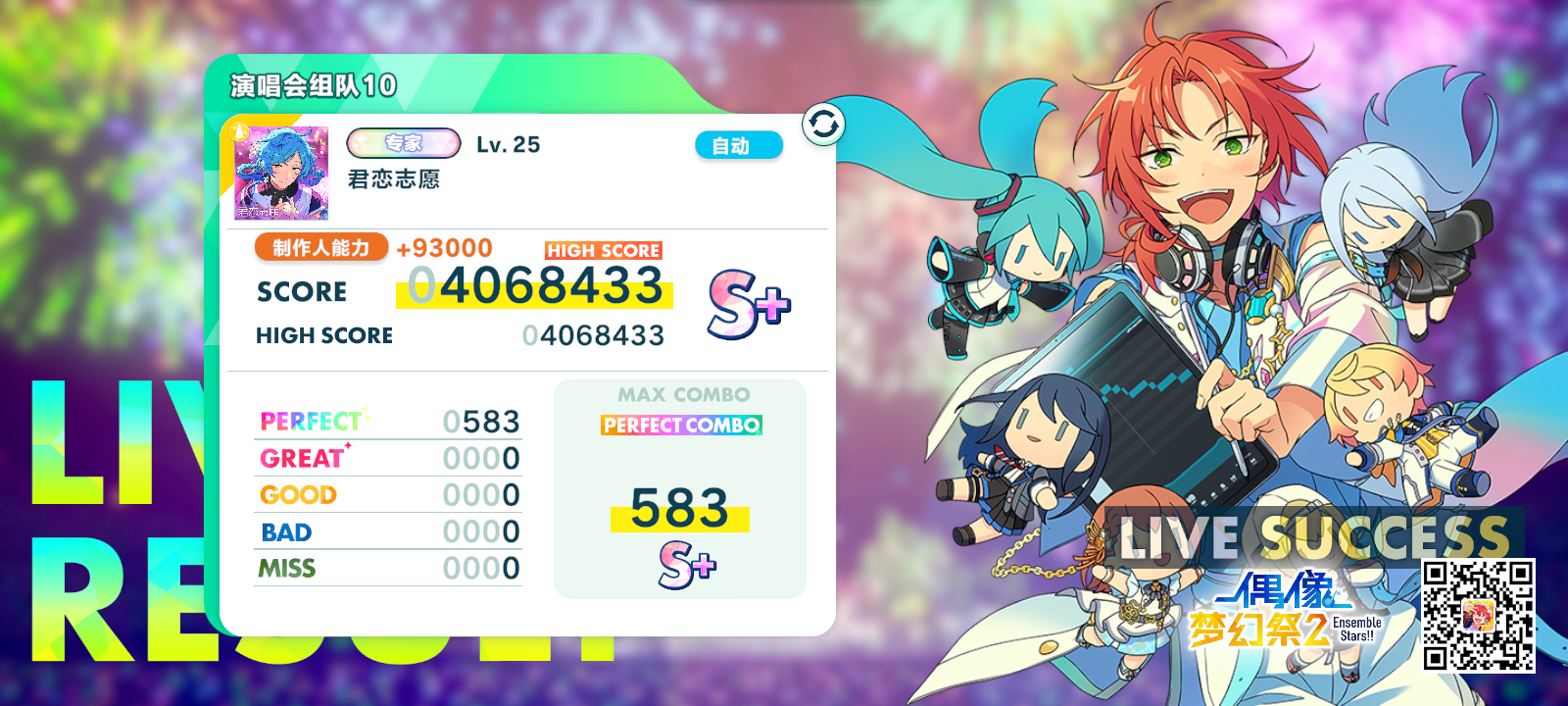
Task: Toggle the 专家 expert difficulty badge
Action: click(404, 143)
